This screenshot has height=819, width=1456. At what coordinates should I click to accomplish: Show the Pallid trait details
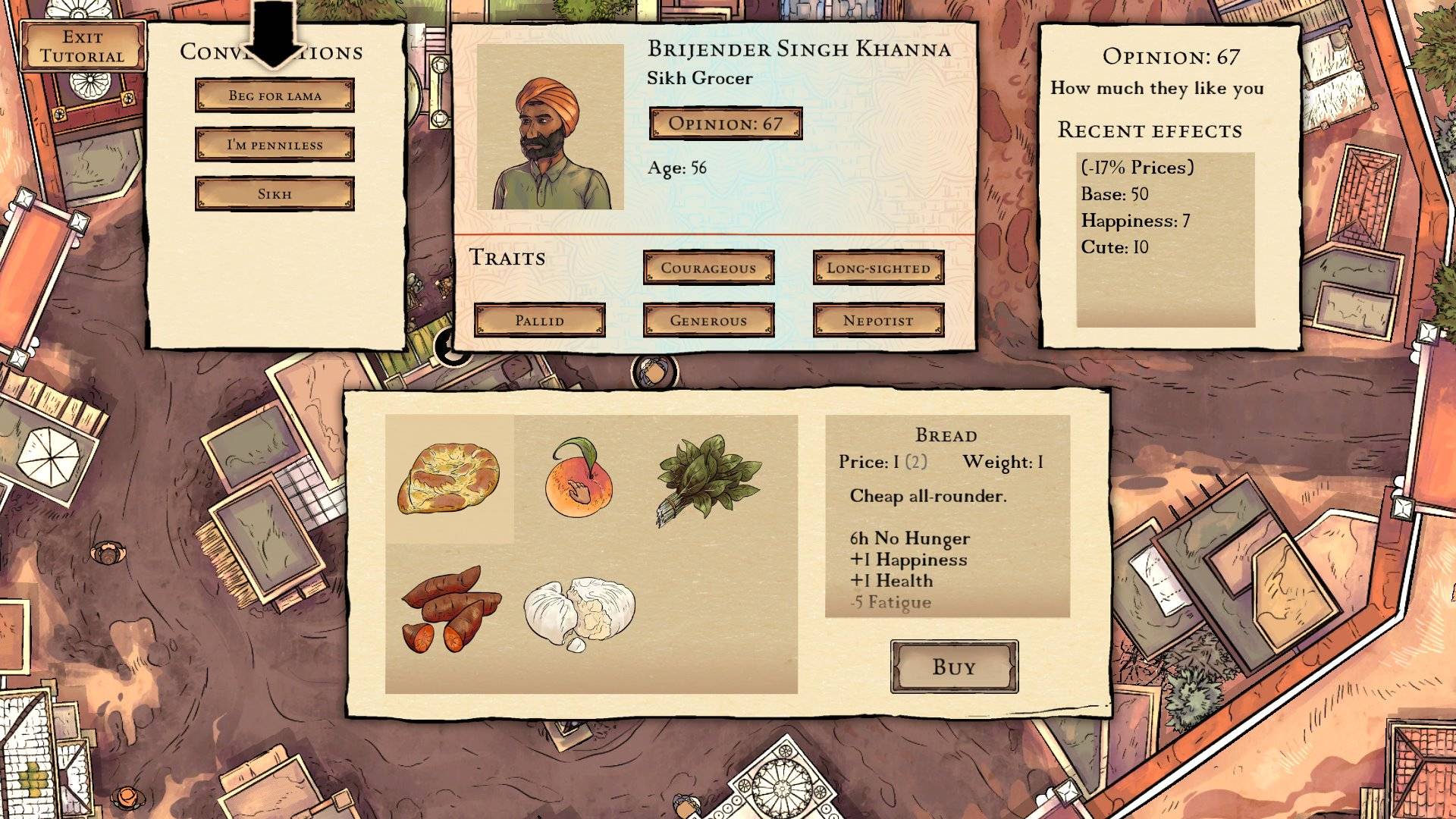(539, 320)
